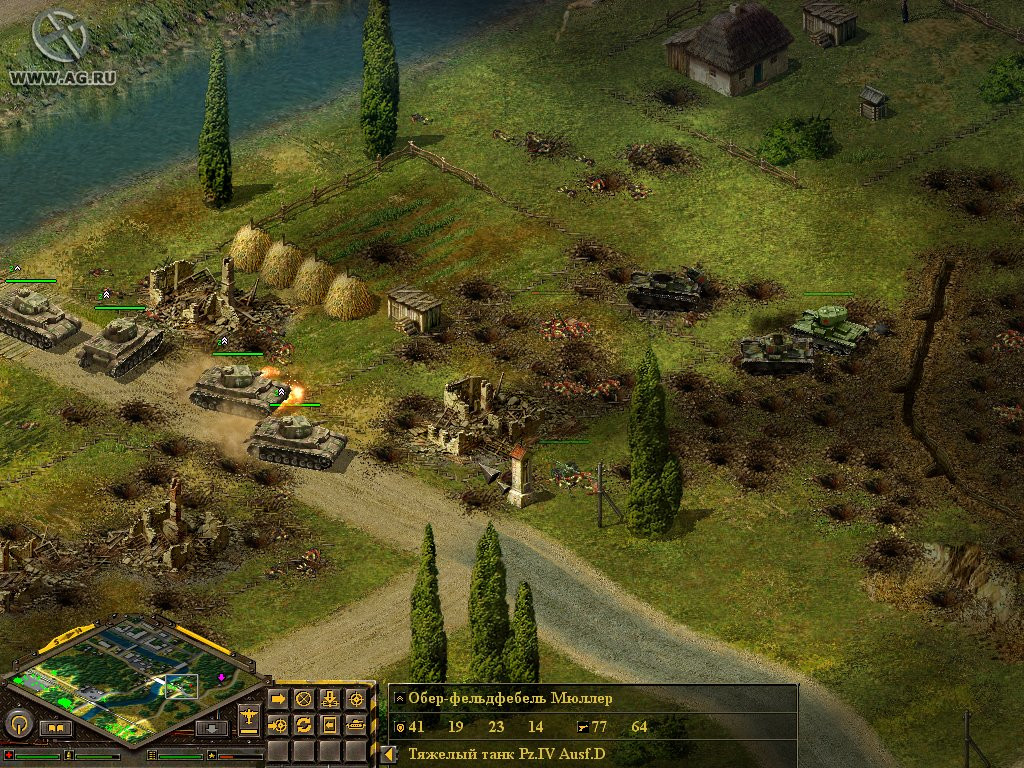The image size is (1024, 768).
Task: Collapse the unit info panel with the yellow arrow
Action: pyautogui.click(x=389, y=754)
